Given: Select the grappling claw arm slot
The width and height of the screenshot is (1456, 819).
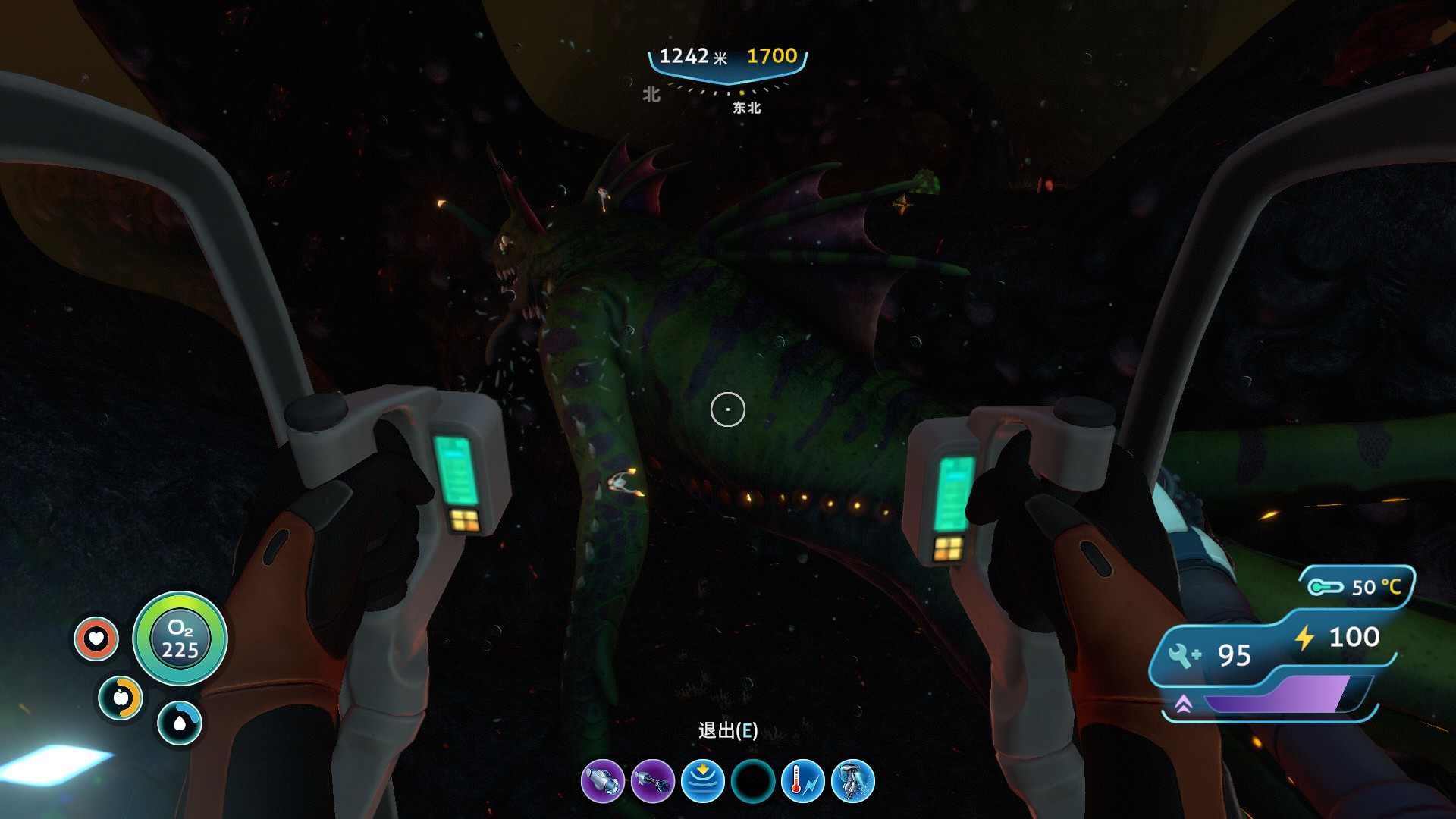Looking at the screenshot, I should tap(653, 781).
